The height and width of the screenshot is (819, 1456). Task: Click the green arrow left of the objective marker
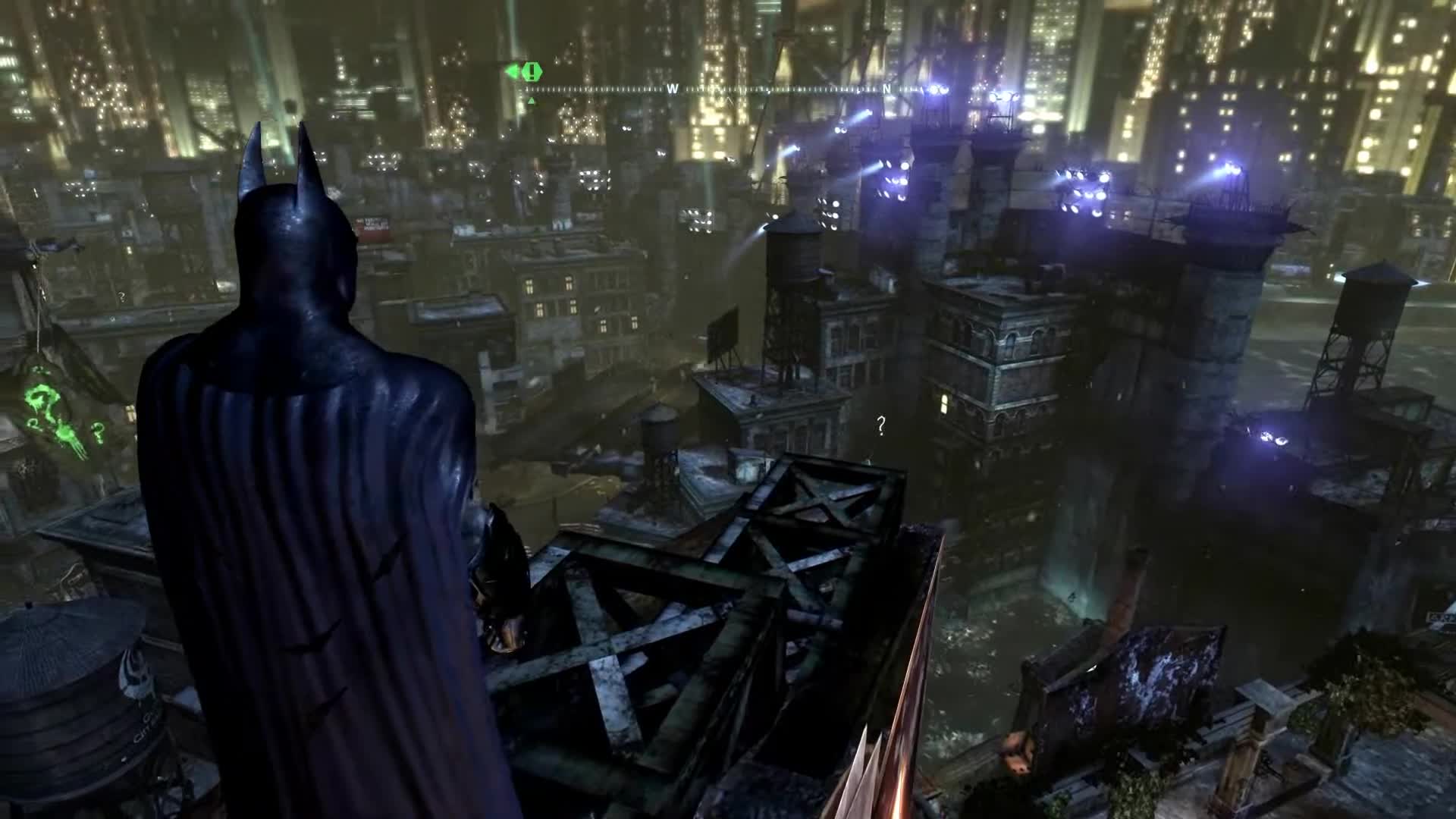[x=513, y=71]
